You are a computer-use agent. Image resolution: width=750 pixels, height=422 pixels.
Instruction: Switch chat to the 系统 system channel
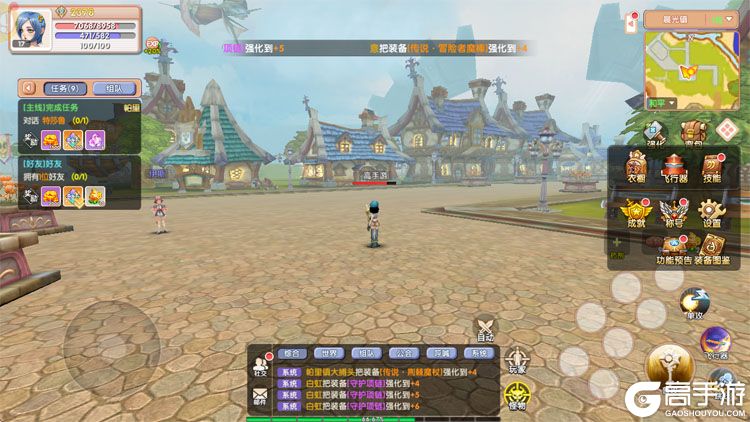point(477,353)
